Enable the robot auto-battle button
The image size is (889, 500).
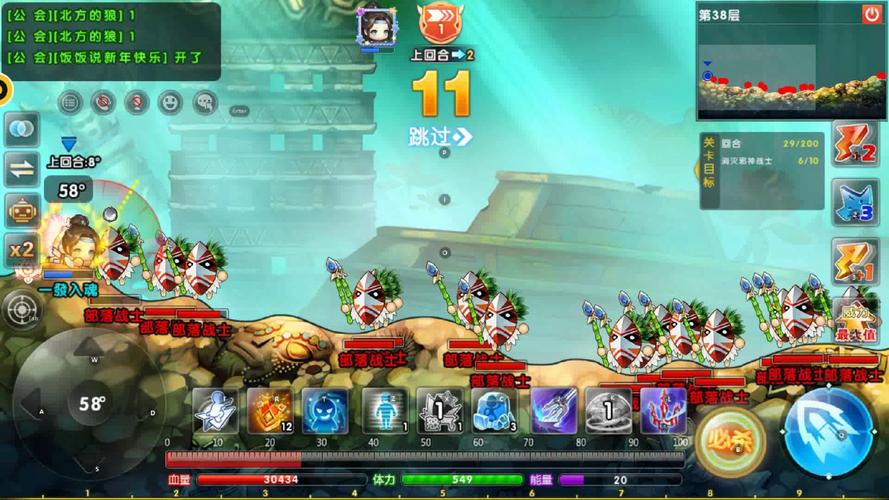coord(22,210)
